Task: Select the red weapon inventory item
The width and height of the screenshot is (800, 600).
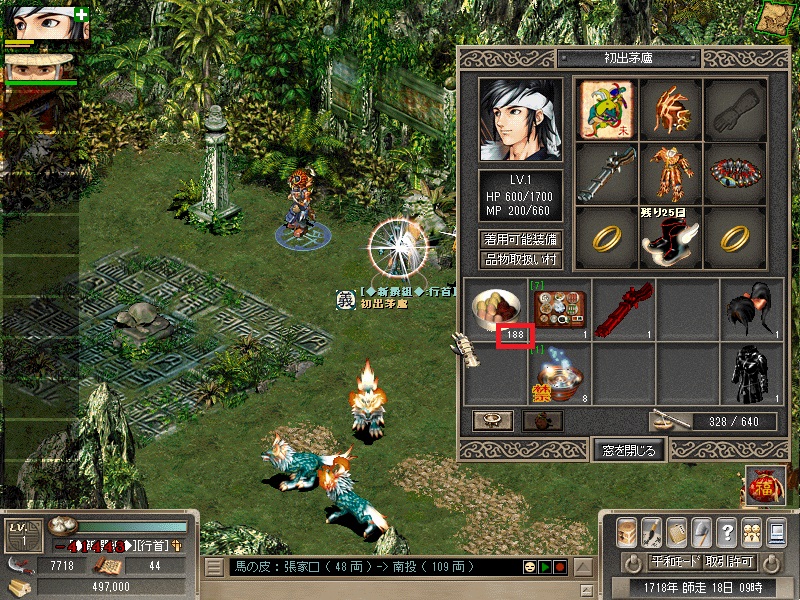Action: click(x=624, y=308)
